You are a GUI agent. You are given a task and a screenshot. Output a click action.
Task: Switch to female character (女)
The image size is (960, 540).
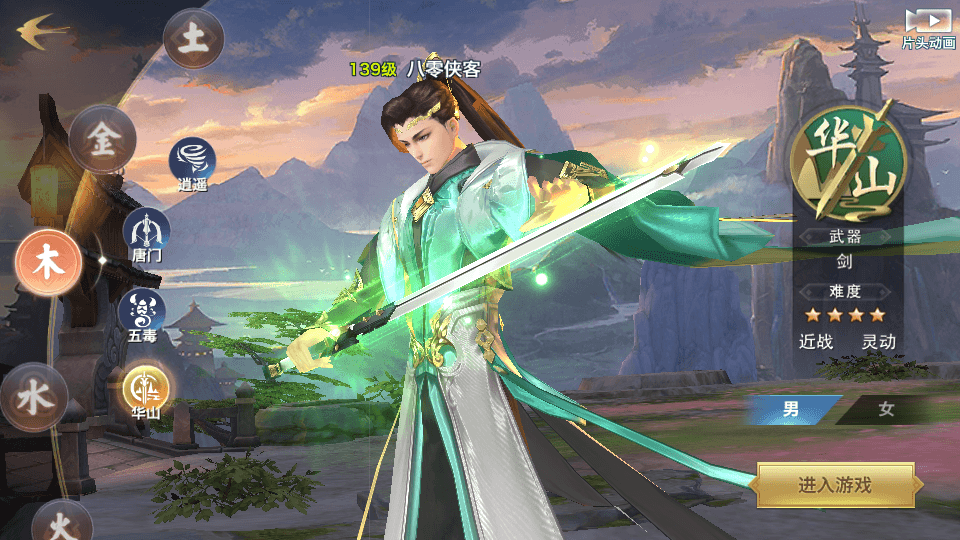click(x=886, y=410)
